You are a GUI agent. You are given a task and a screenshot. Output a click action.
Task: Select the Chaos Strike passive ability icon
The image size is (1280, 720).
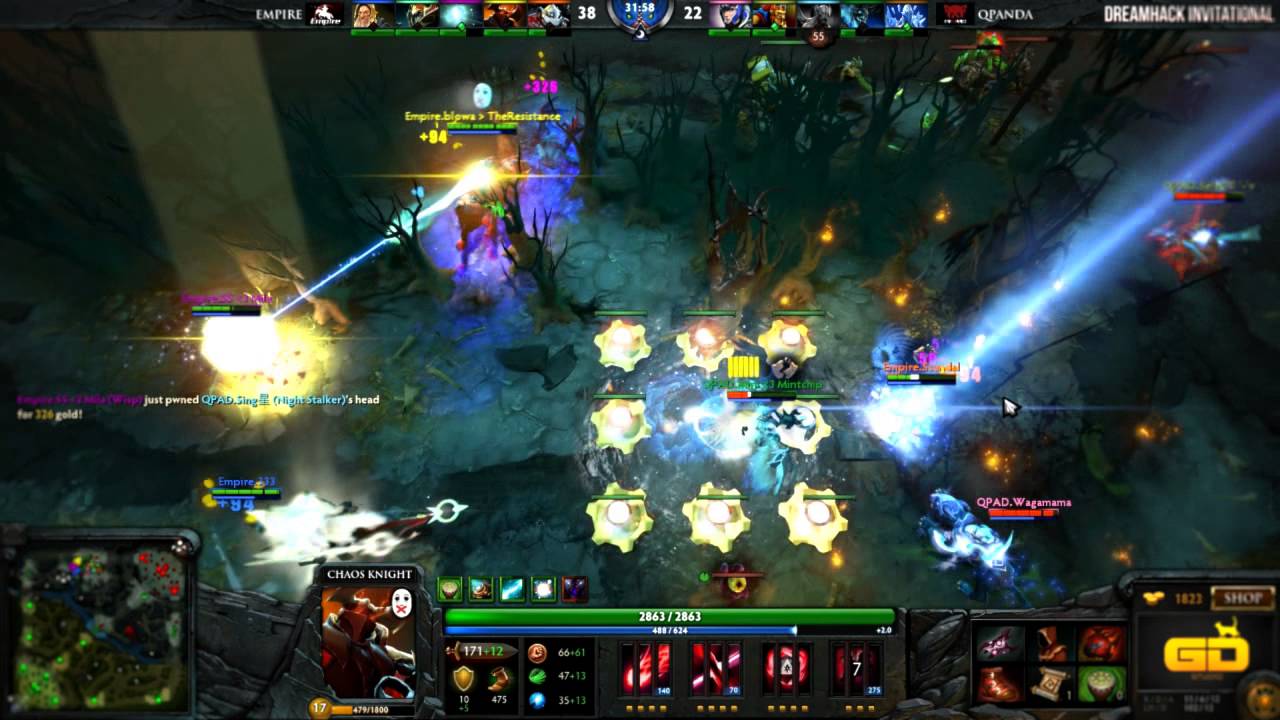pyautogui.click(x=787, y=666)
